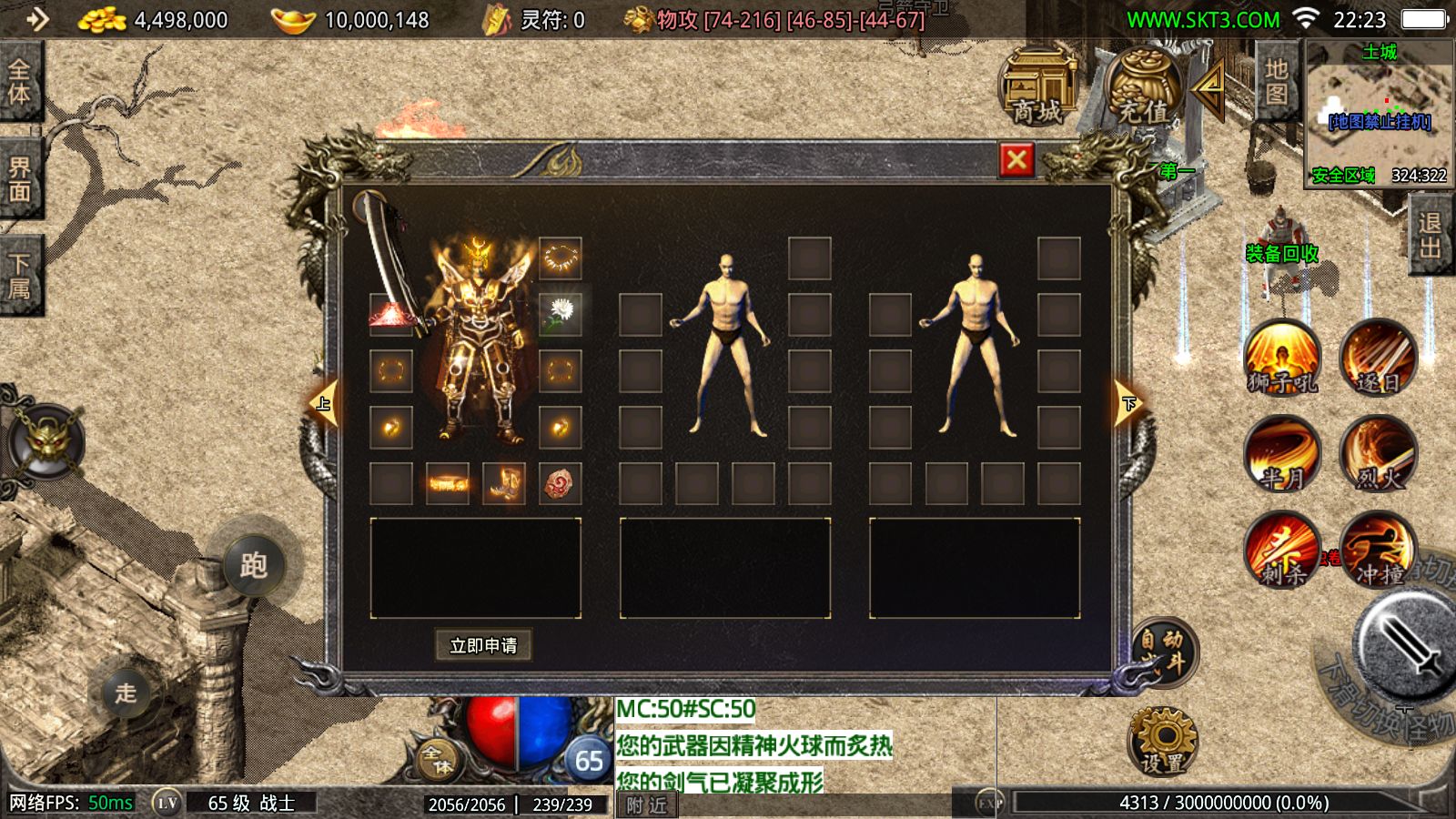Activate the 狮子吼 skill
The height and width of the screenshot is (819, 1456).
(1282, 359)
